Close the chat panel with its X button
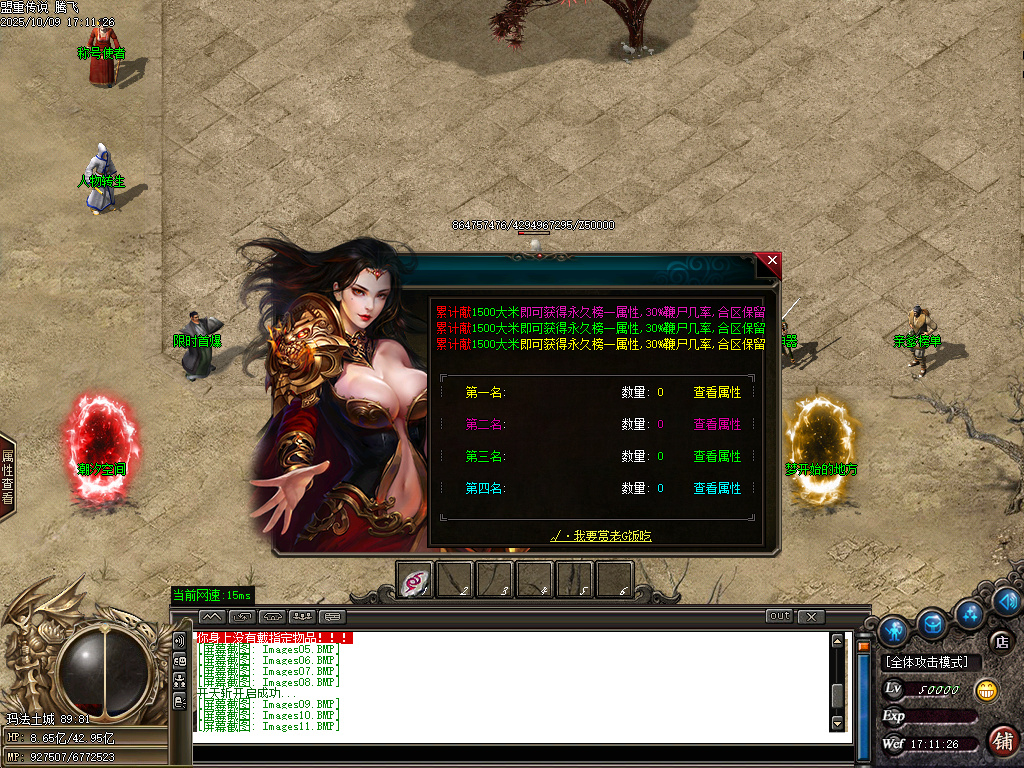Viewport: 1024px width, 768px height. coord(811,616)
